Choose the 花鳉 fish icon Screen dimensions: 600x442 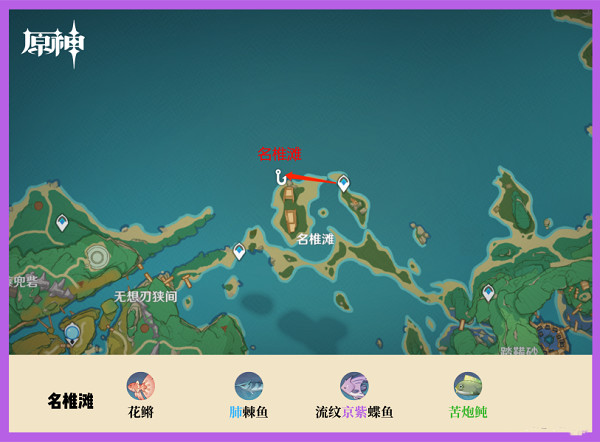[x=140, y=386]
